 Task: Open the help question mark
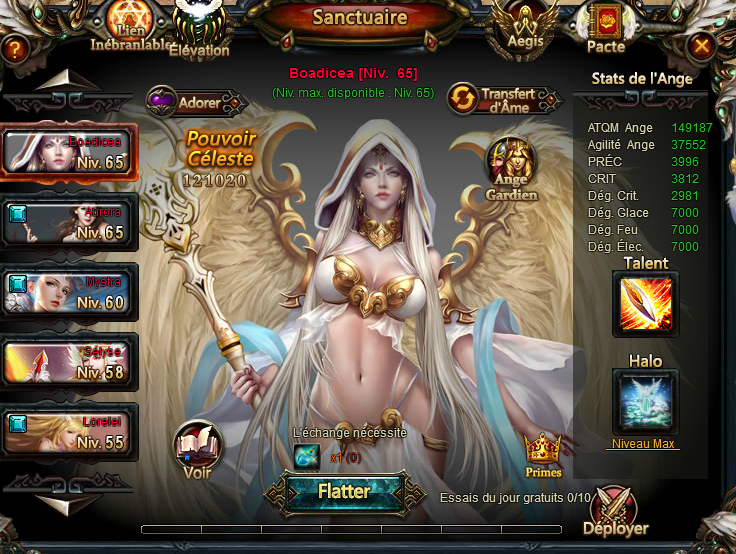click(14, 47)
